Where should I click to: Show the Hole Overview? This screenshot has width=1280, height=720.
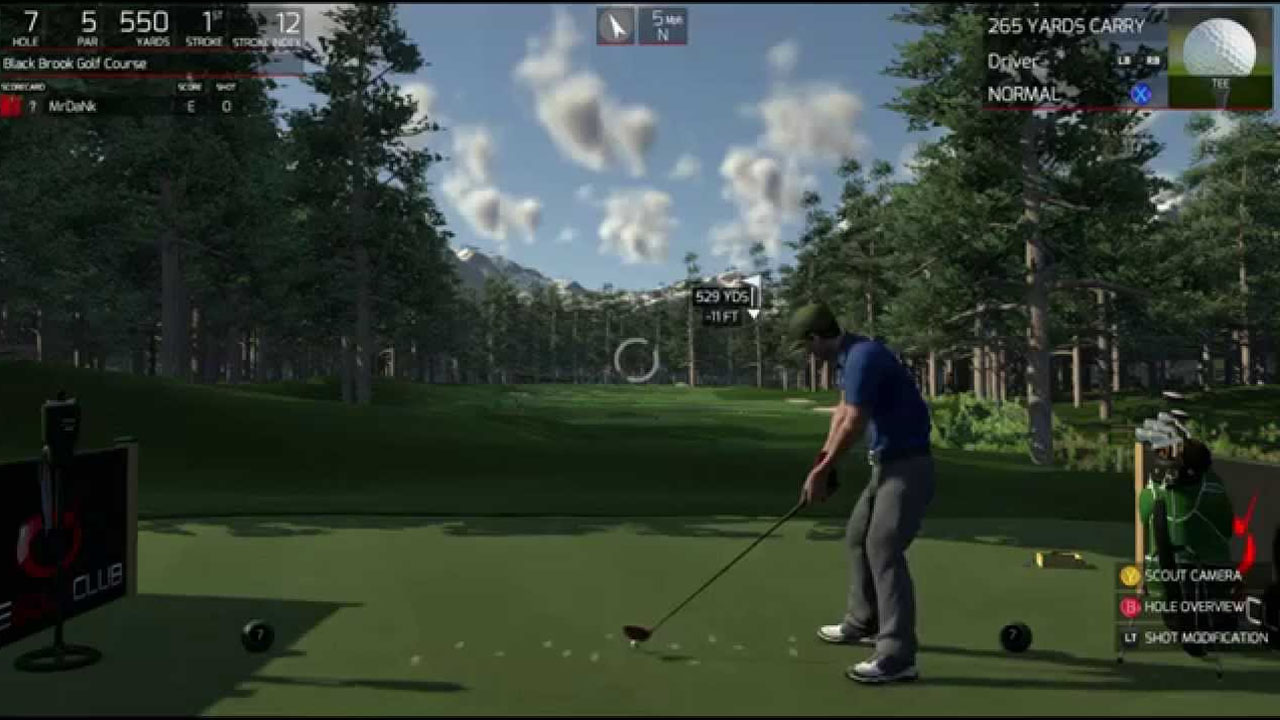point(1192,606)
